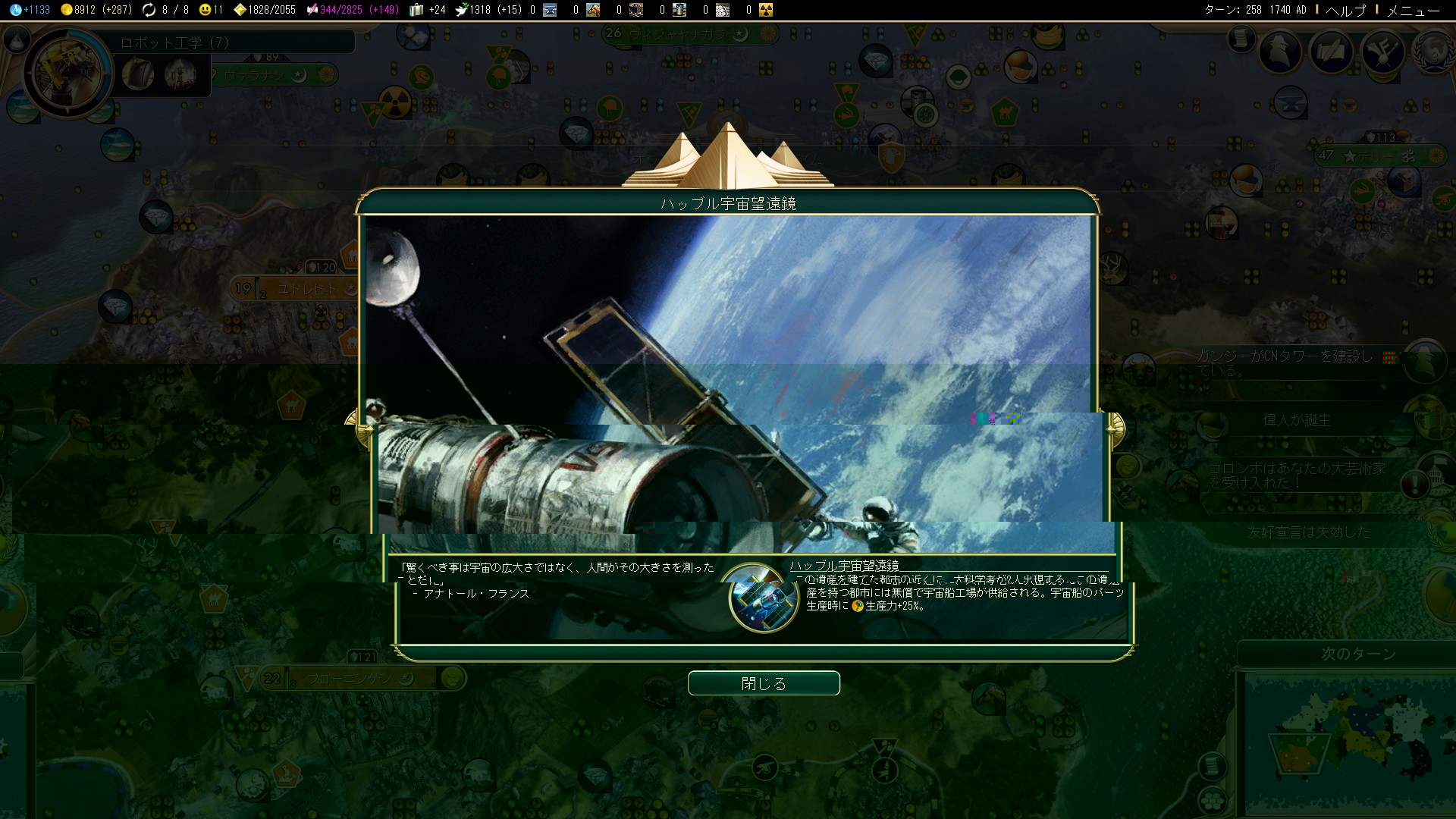
Task: Open the メニュー (Menu) in the top bar
Action: (1412, 10)
